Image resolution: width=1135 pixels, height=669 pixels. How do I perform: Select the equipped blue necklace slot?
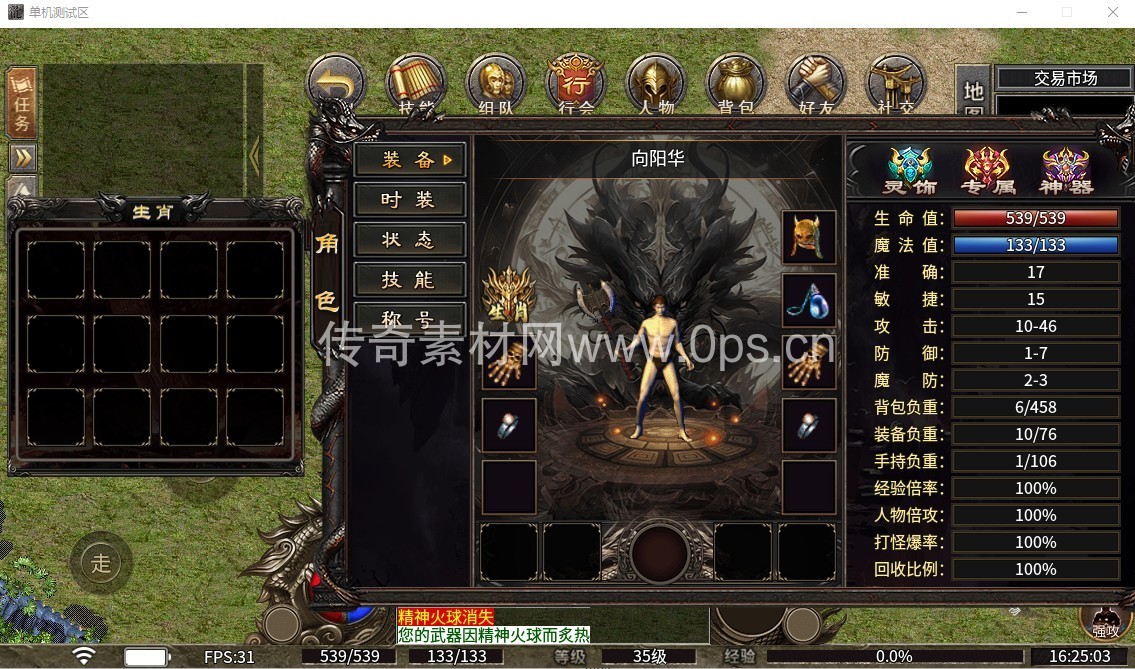click(809, 300)
